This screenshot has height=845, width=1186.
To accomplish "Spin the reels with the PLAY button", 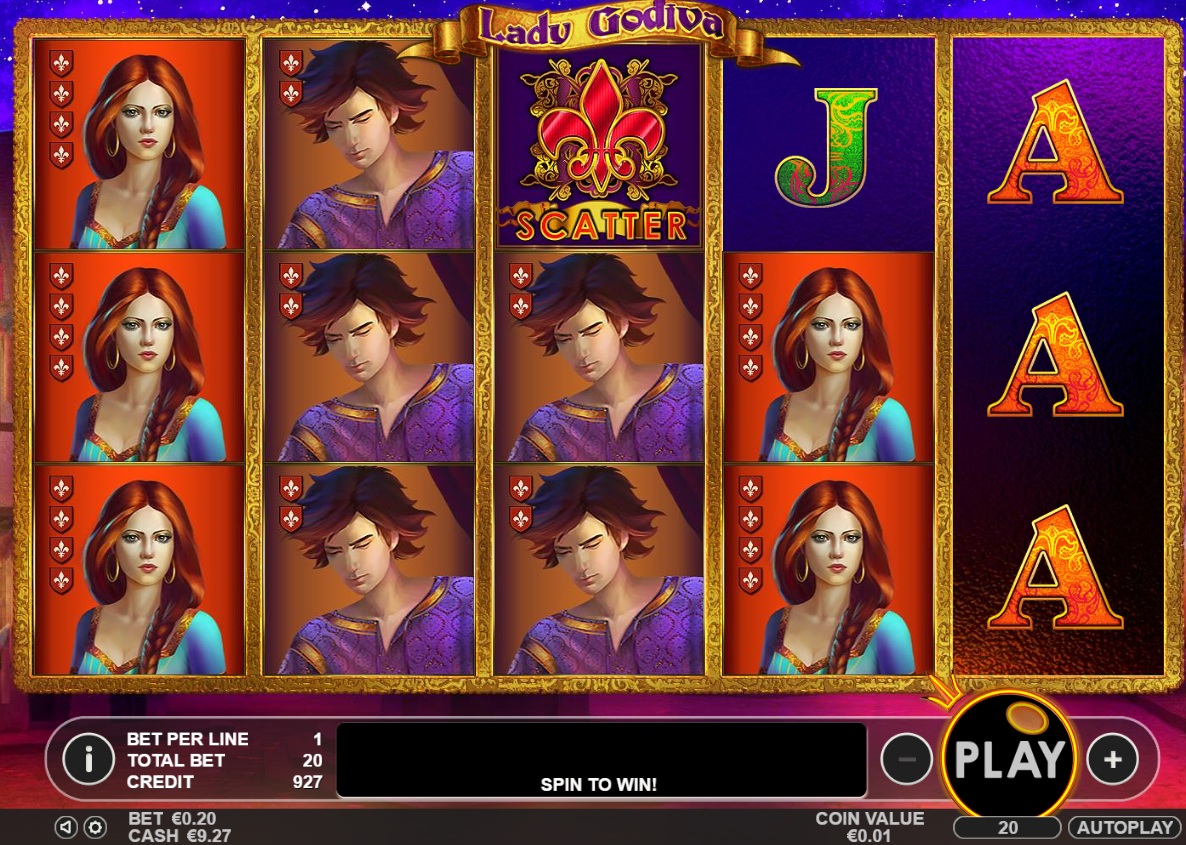I will [1008, 759].
